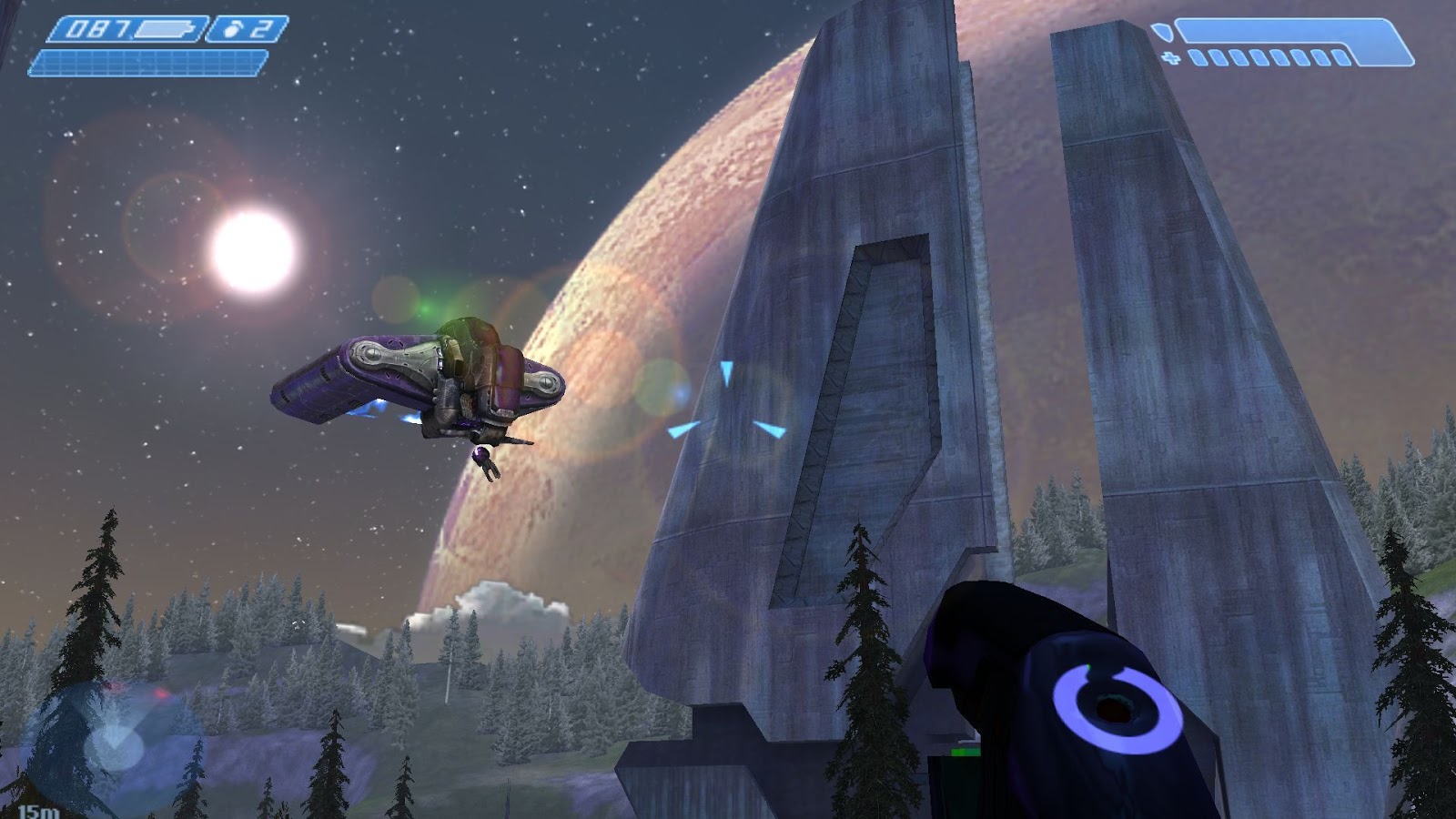The image size is (1456, 819).
Task: Click the ammo counter showing 087
Action: point(97,30)
